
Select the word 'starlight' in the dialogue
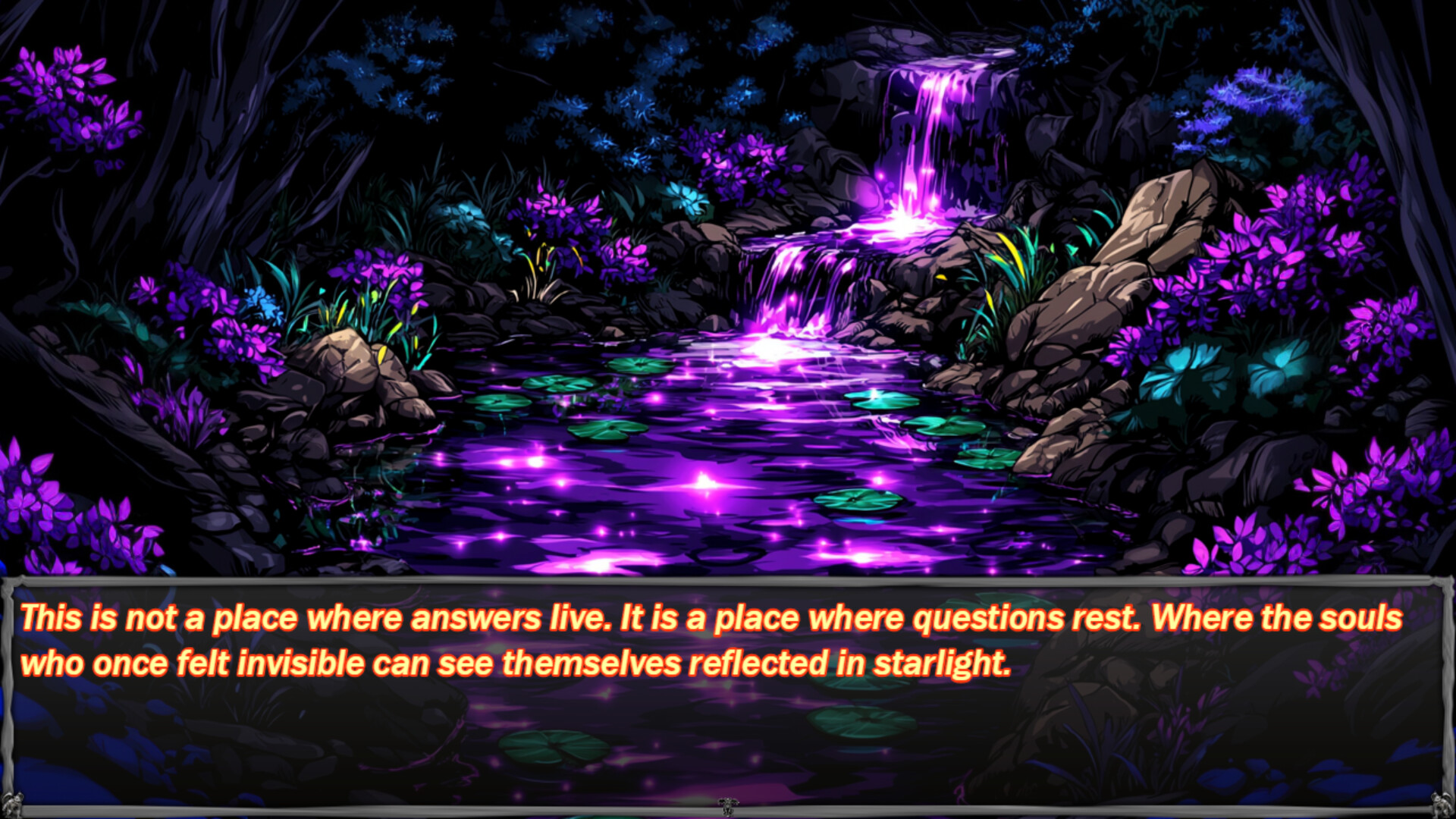940,664
